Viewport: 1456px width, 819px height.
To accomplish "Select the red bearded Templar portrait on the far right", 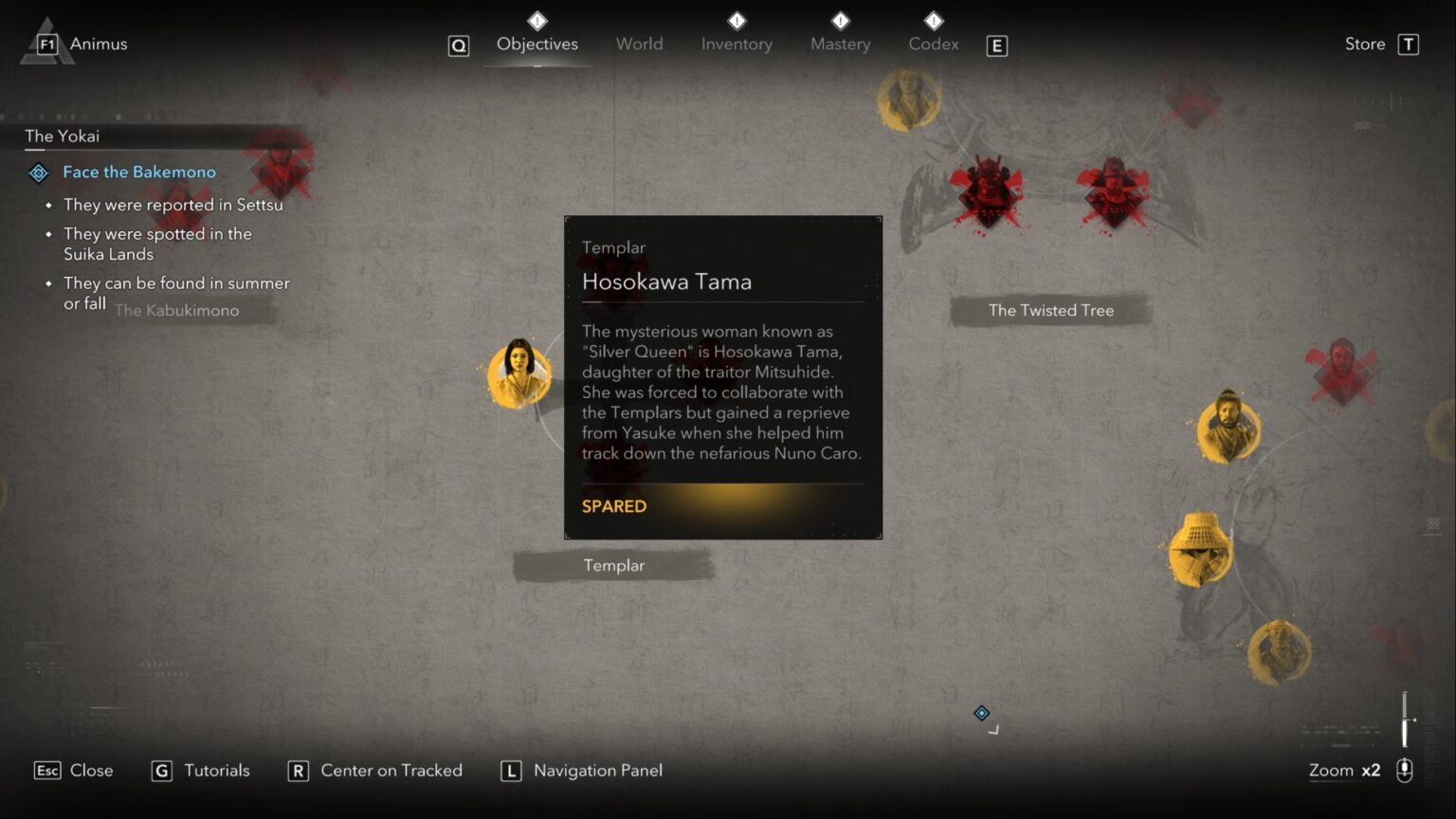I will [1343, 370].
